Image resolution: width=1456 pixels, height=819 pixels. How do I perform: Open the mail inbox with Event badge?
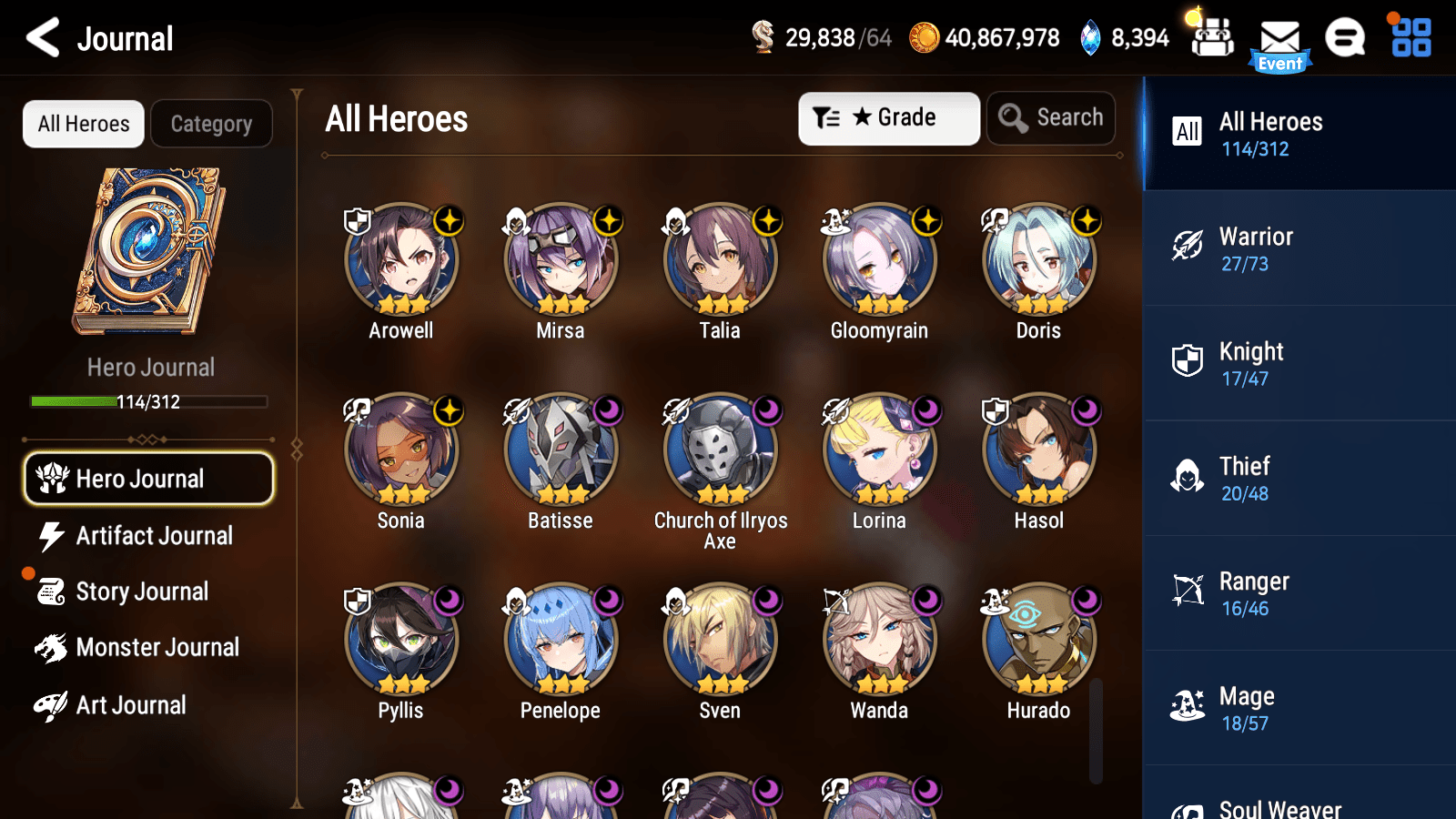click(x=1281, y=38)
